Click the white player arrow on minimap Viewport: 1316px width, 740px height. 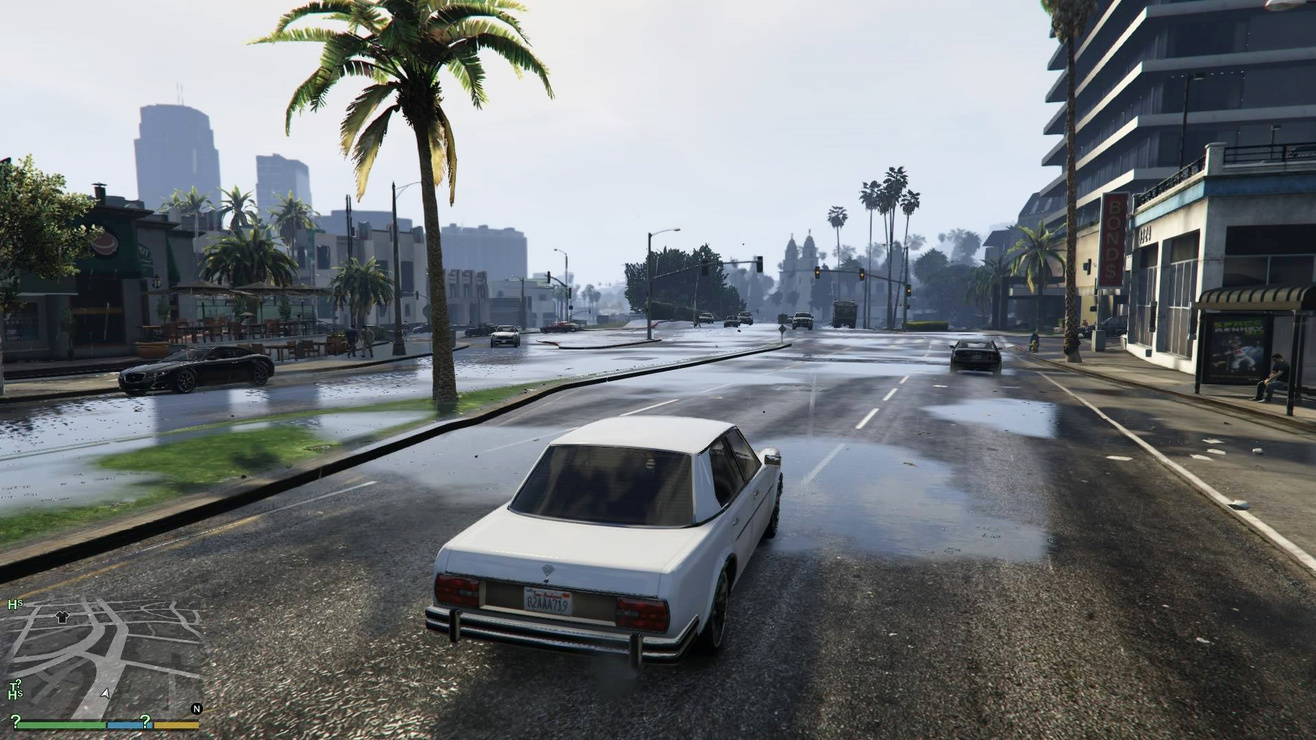tap(105, 692)
